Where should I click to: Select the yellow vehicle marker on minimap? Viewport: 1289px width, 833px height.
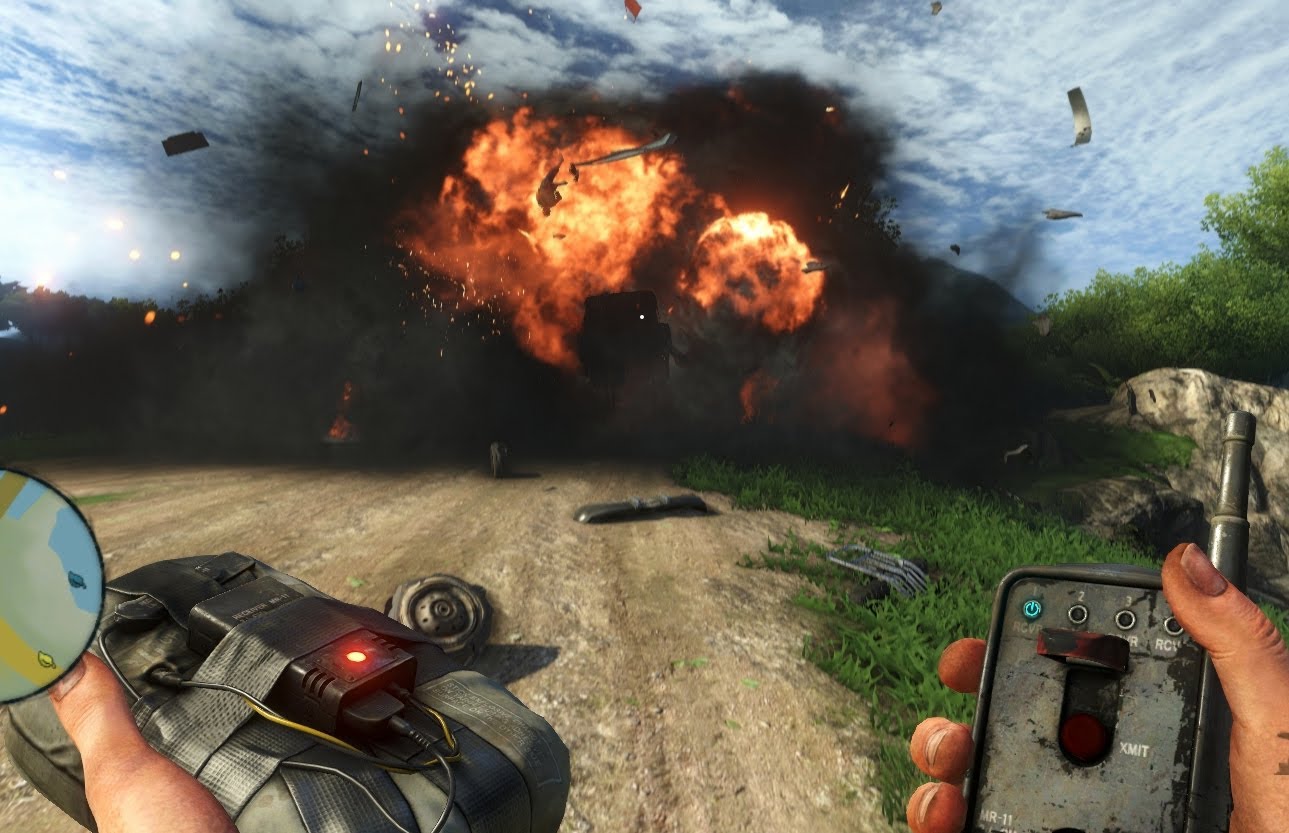click(45, 658)
